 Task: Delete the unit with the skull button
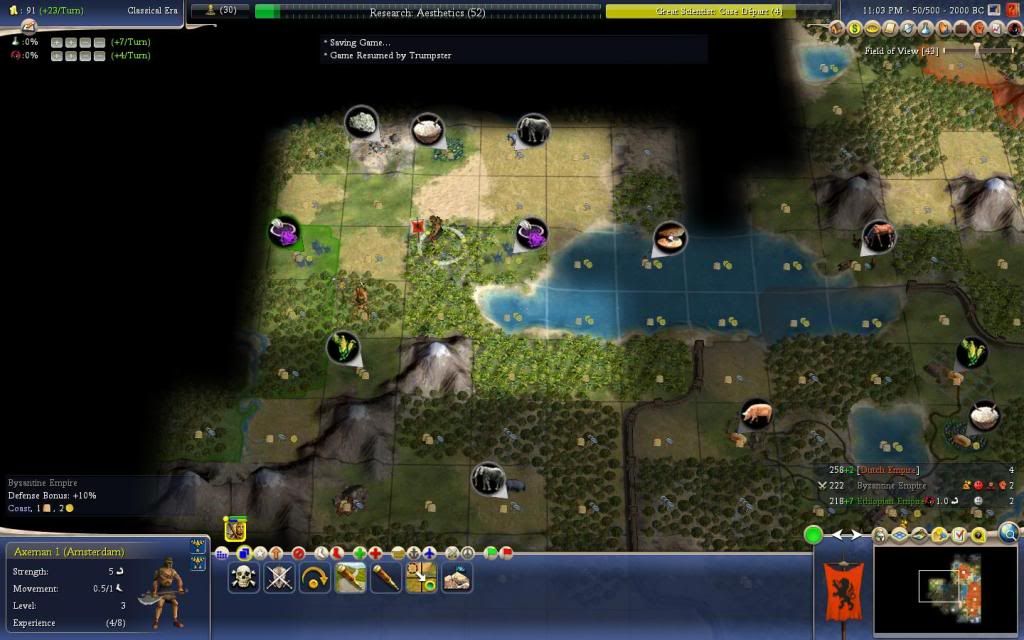(243, 577)
